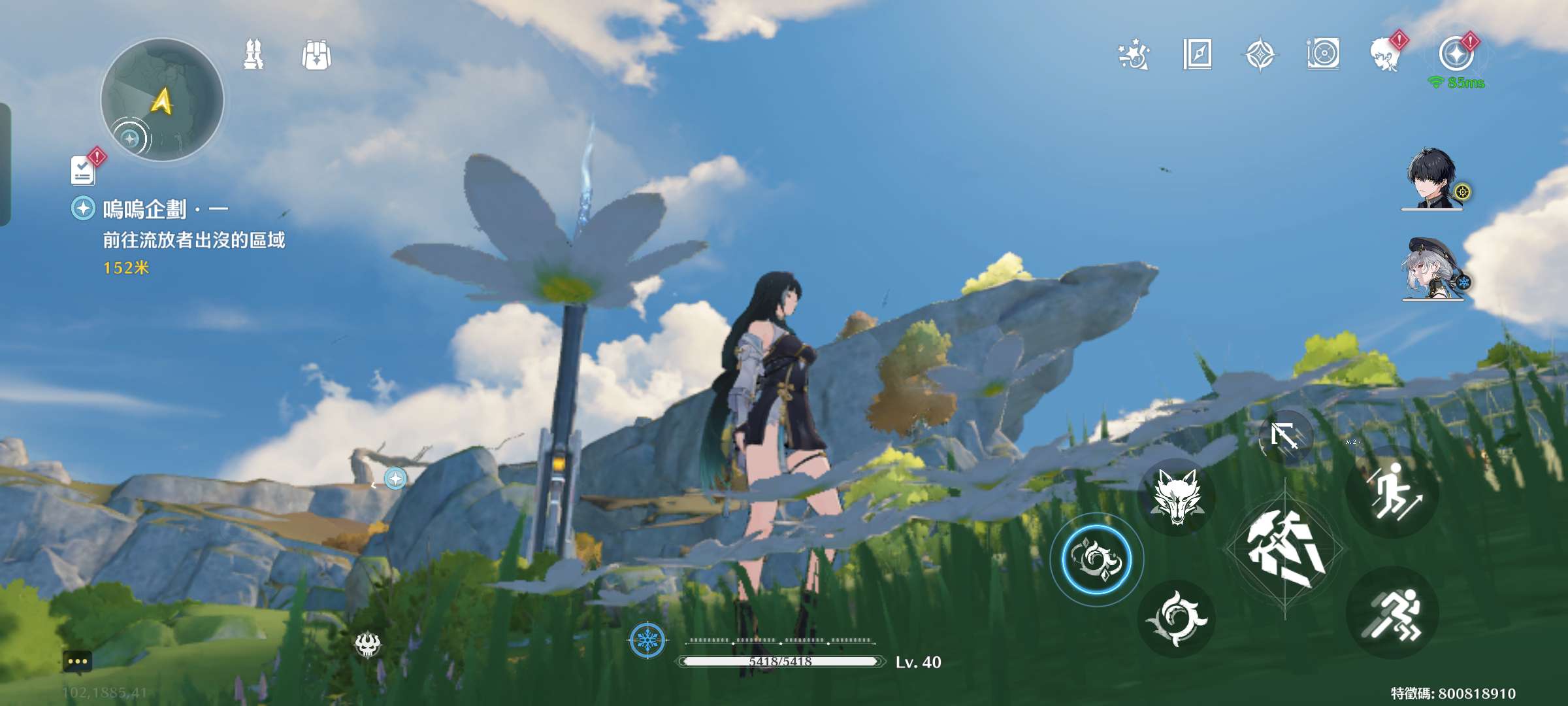Screen dimensions: 1568x706
Task: Tap the central basic attack button
Action: [x=1284, y=548]
